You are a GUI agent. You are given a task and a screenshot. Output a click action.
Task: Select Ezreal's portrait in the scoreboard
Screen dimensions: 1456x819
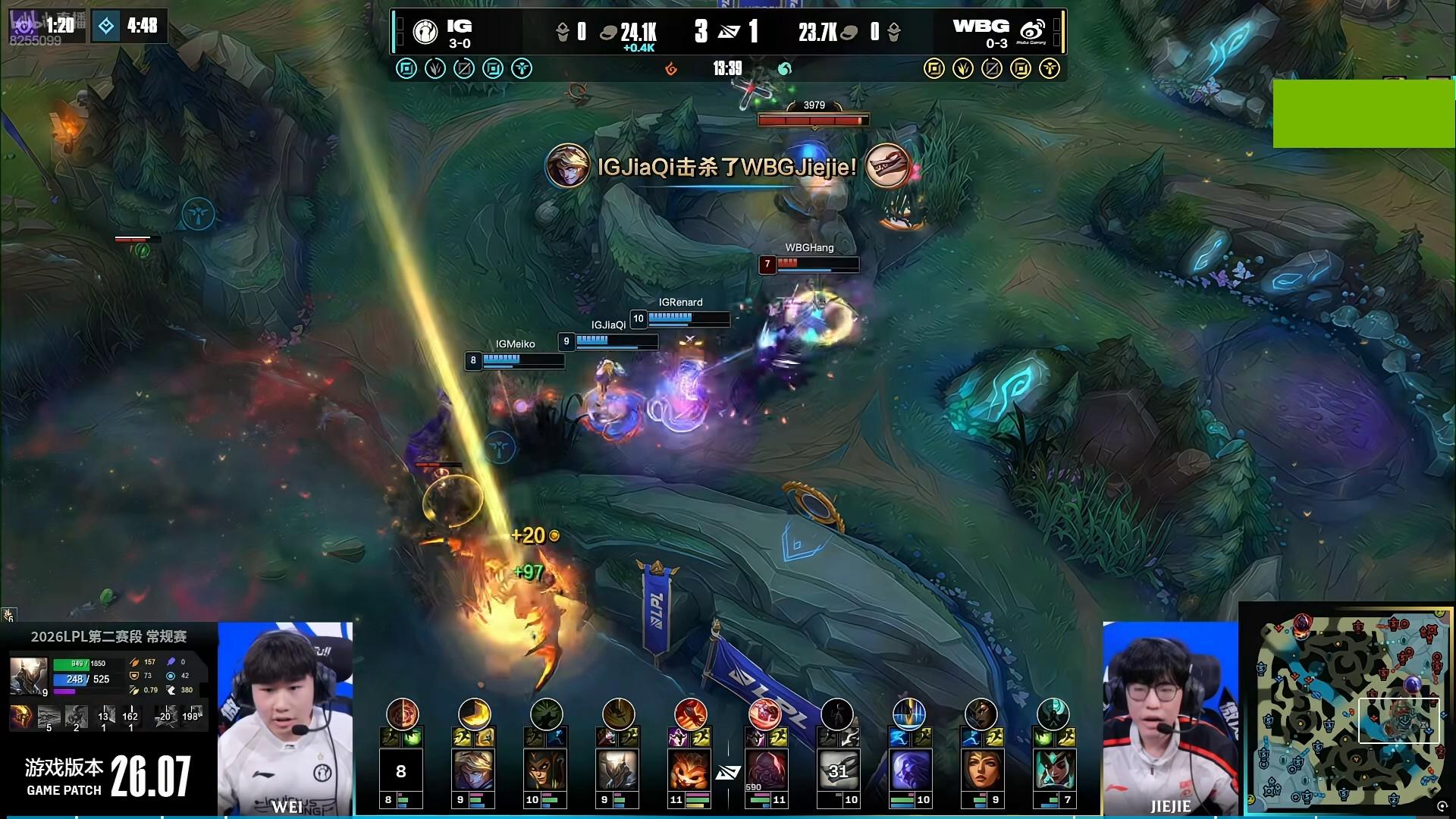click(x=473, y=769)
